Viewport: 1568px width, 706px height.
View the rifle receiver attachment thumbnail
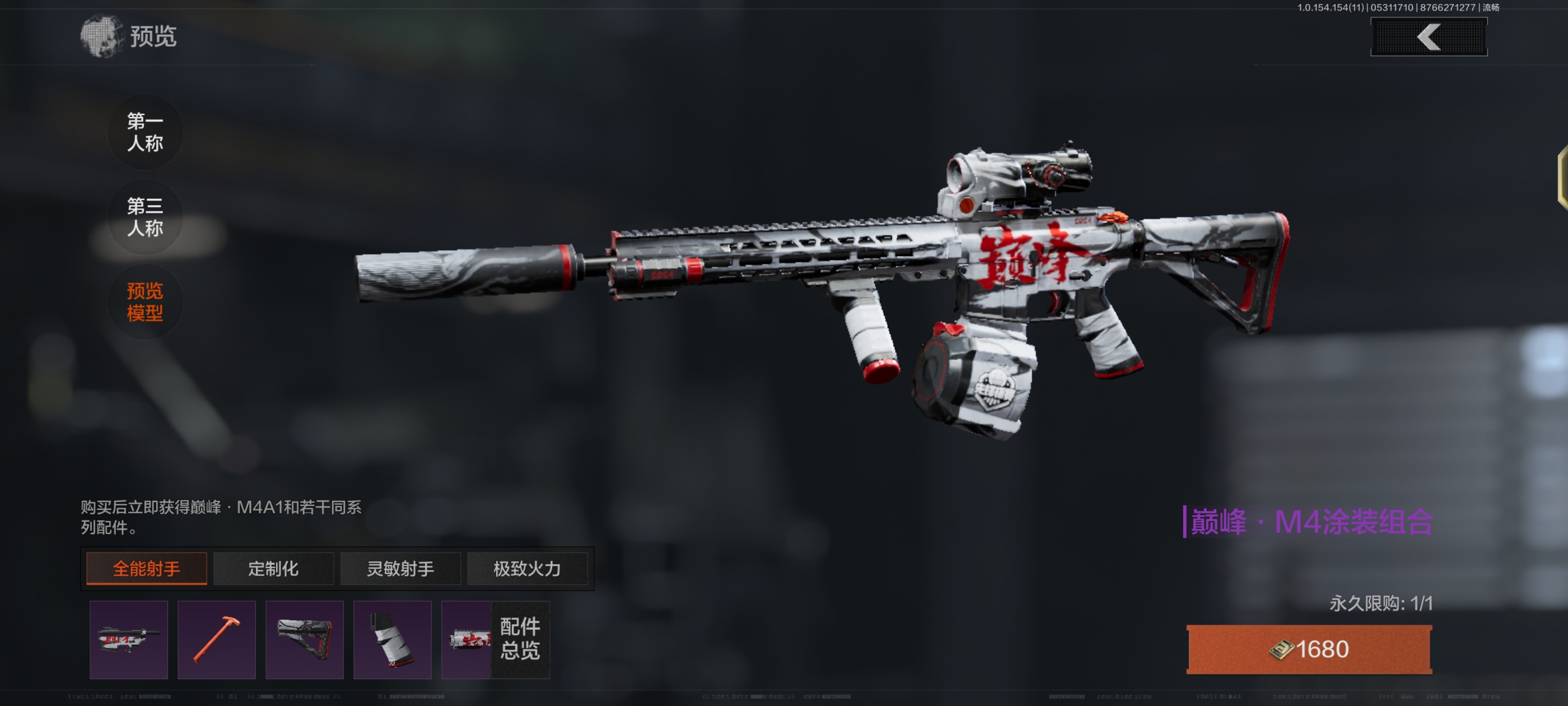click(x=128, y=640)
